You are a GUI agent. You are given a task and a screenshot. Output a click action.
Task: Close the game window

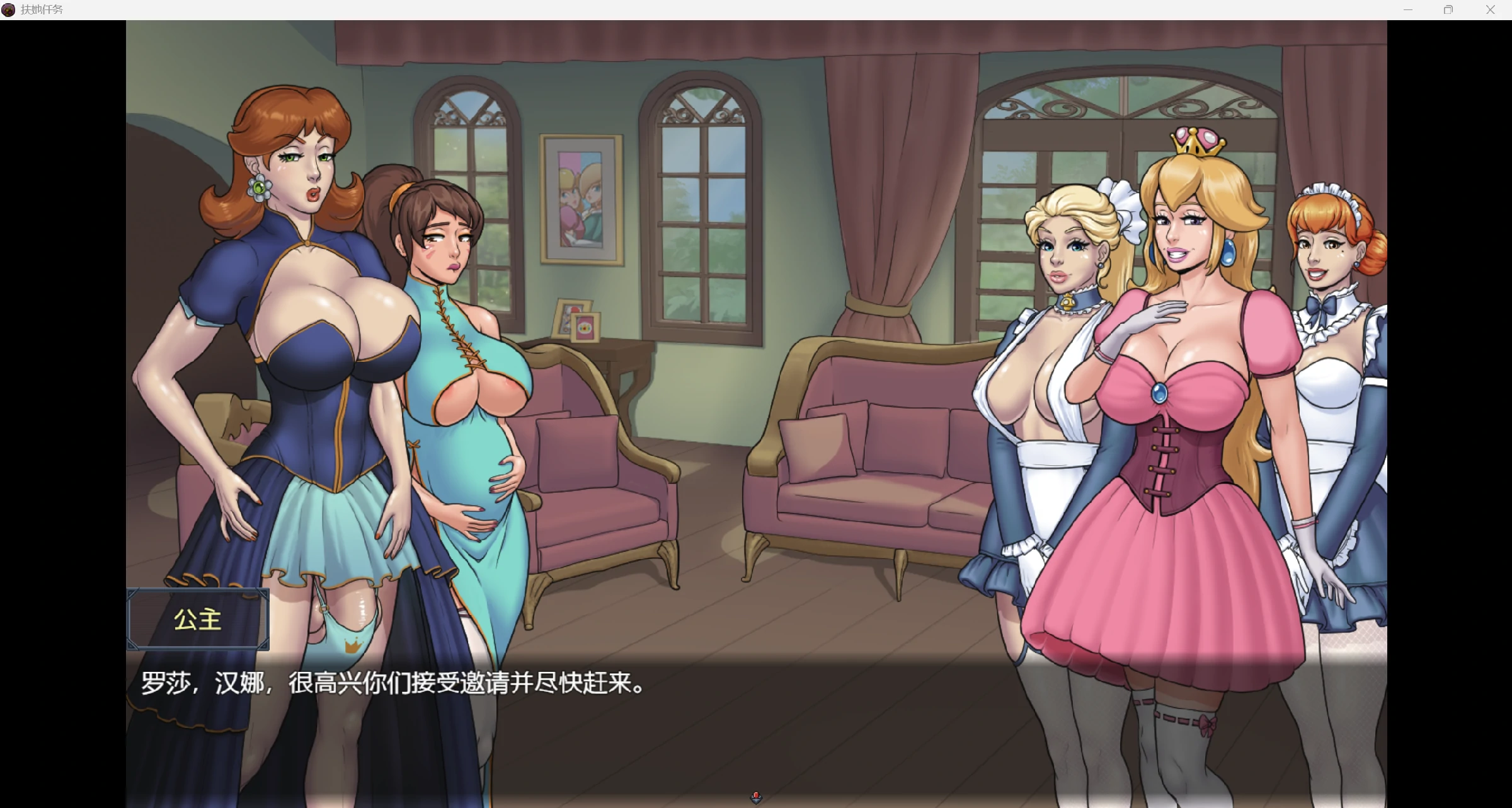click(1490, 10)
